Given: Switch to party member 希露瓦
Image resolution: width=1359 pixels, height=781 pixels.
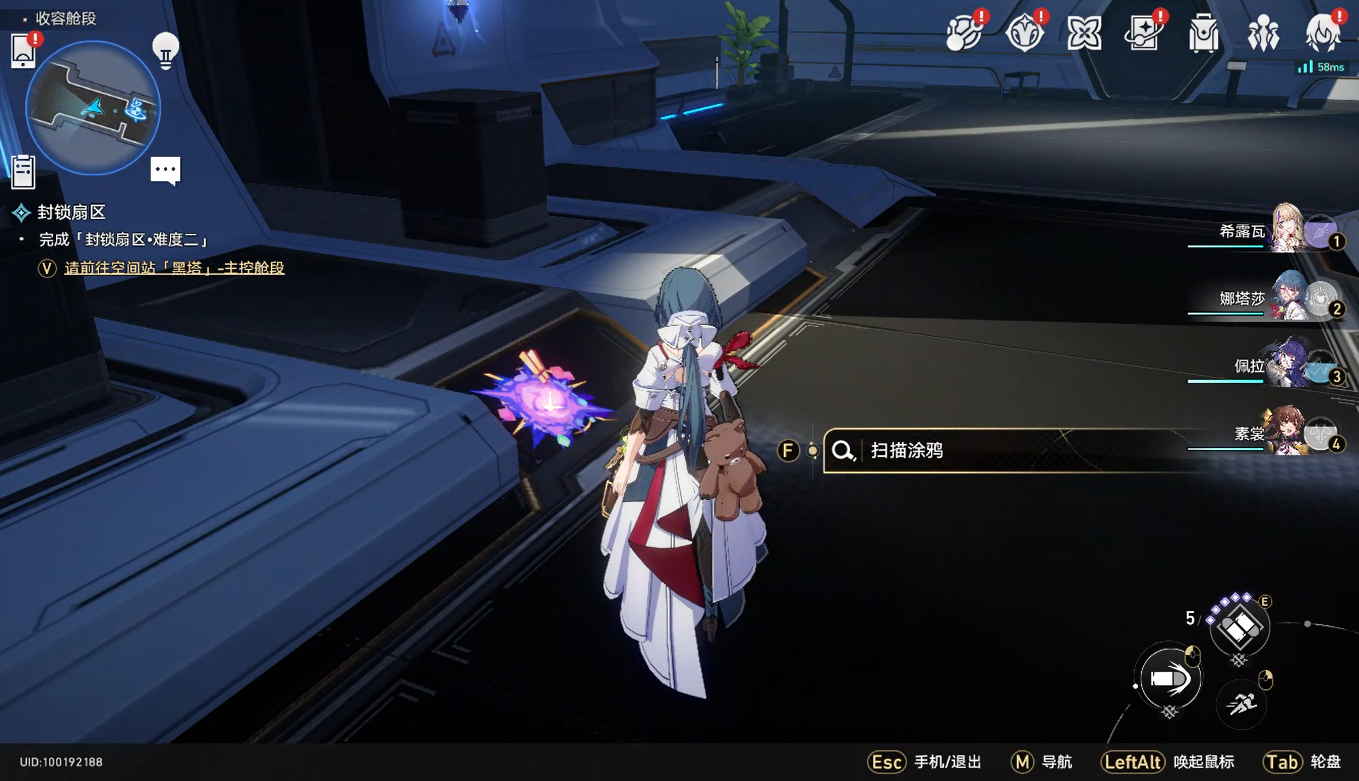Looking at the screenshot, I should 1287,230.
